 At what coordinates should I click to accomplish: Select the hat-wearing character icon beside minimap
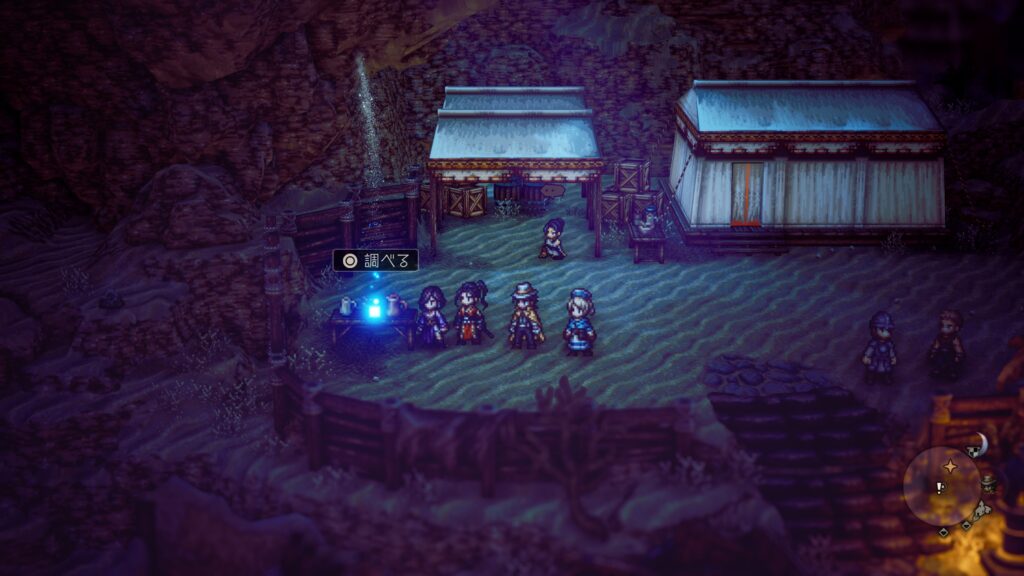pos(988,483)
